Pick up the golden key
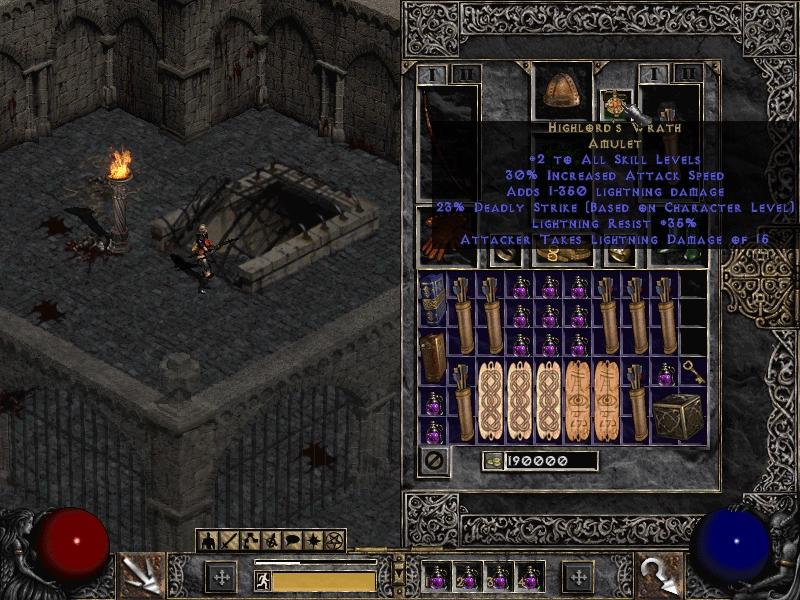The height and width of the screenshot is (600, 800). click(693, 374)
